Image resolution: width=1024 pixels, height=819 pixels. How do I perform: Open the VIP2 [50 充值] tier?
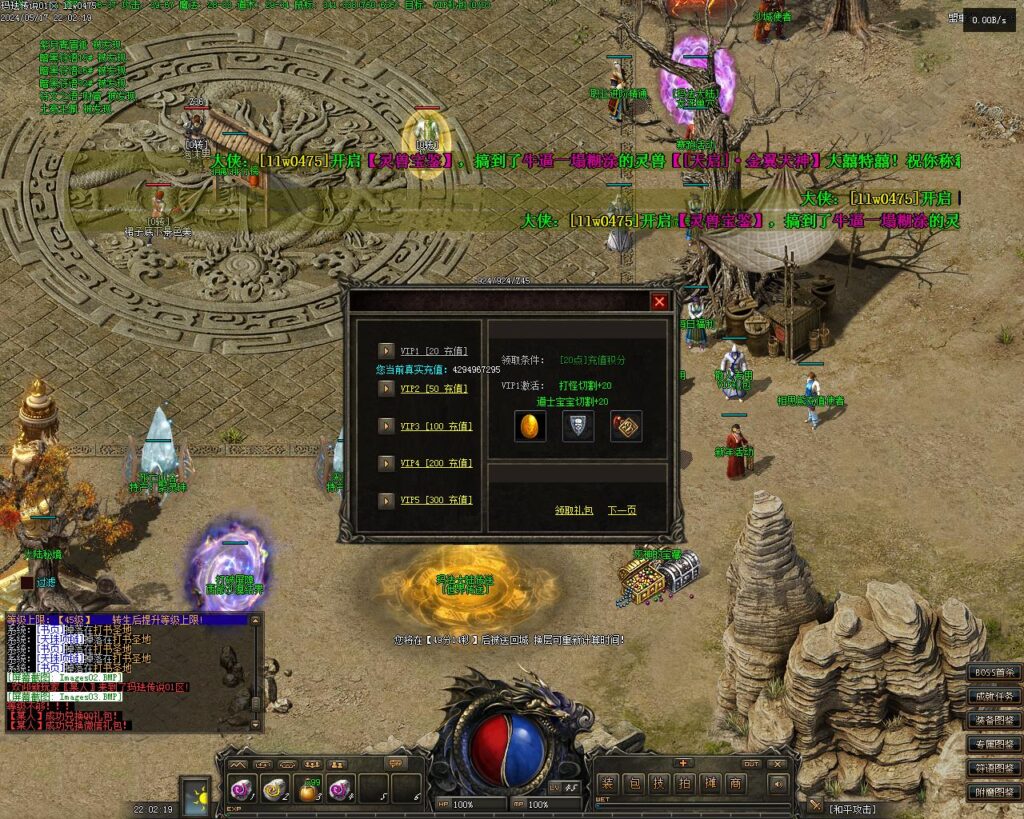coord(434,388)
